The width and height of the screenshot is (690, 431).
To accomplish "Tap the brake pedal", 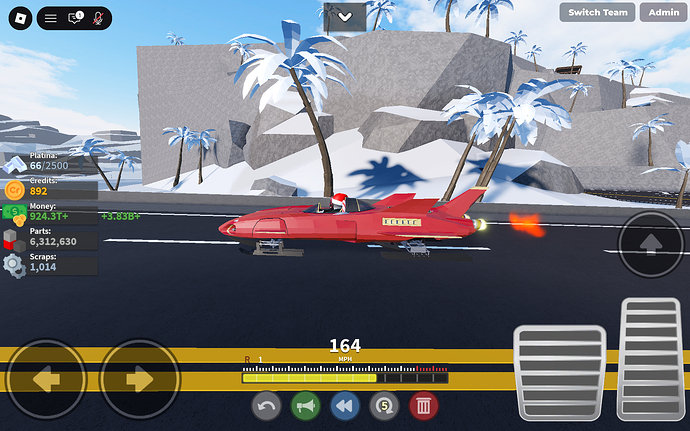I will tap(560, 370).
